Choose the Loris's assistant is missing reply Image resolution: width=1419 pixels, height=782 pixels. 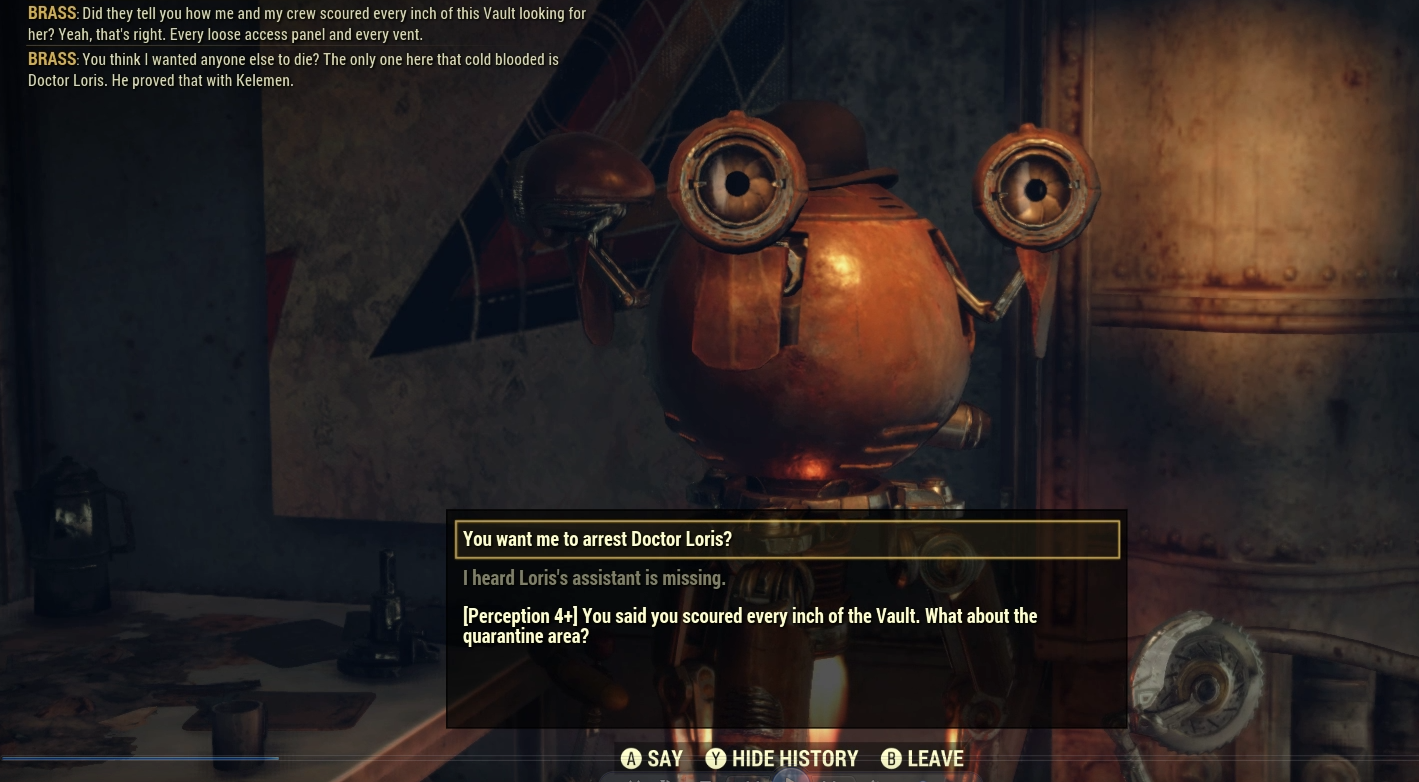point(594,578)
